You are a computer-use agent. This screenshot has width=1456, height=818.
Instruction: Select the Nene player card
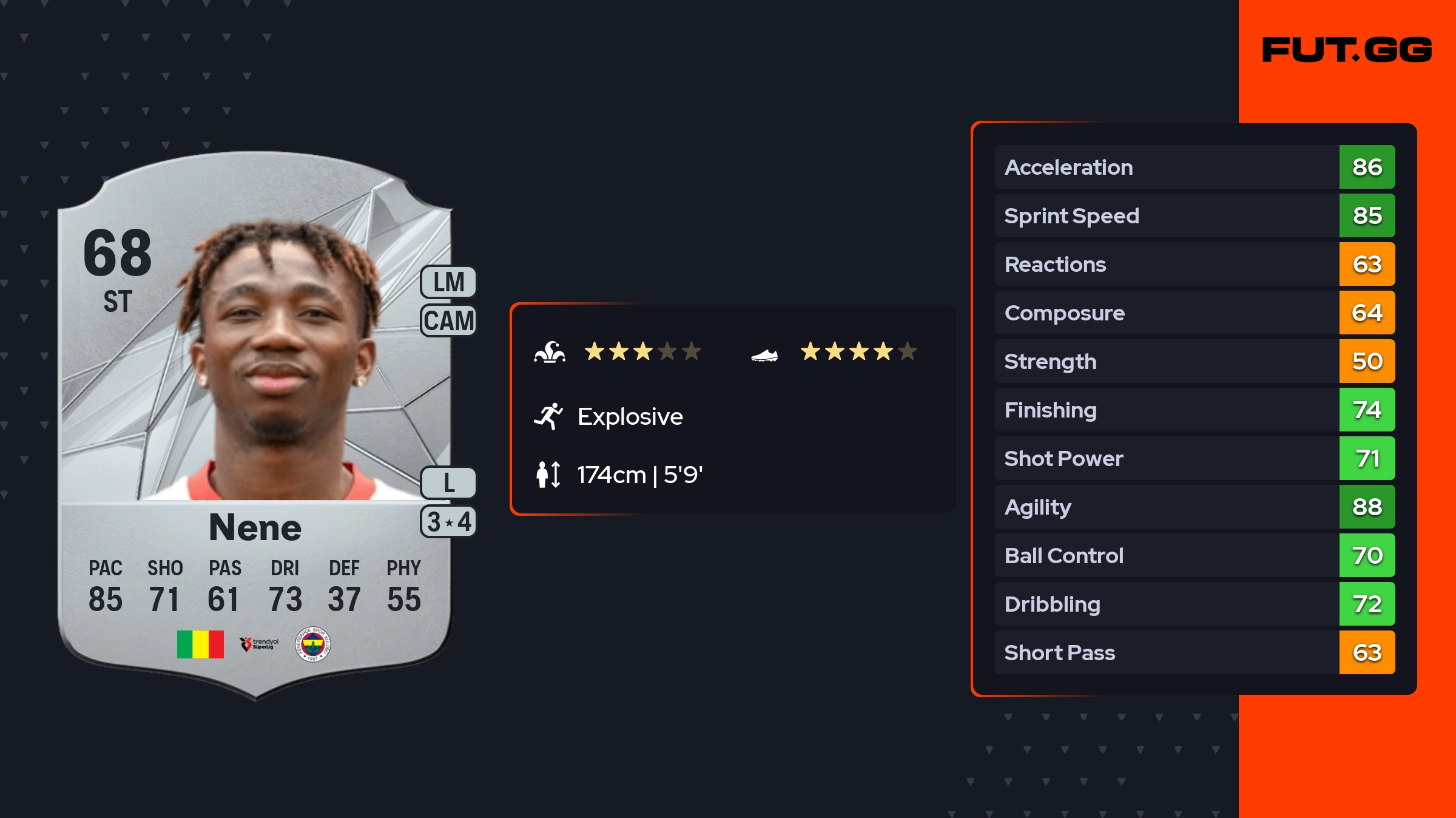tap(255, 425)
